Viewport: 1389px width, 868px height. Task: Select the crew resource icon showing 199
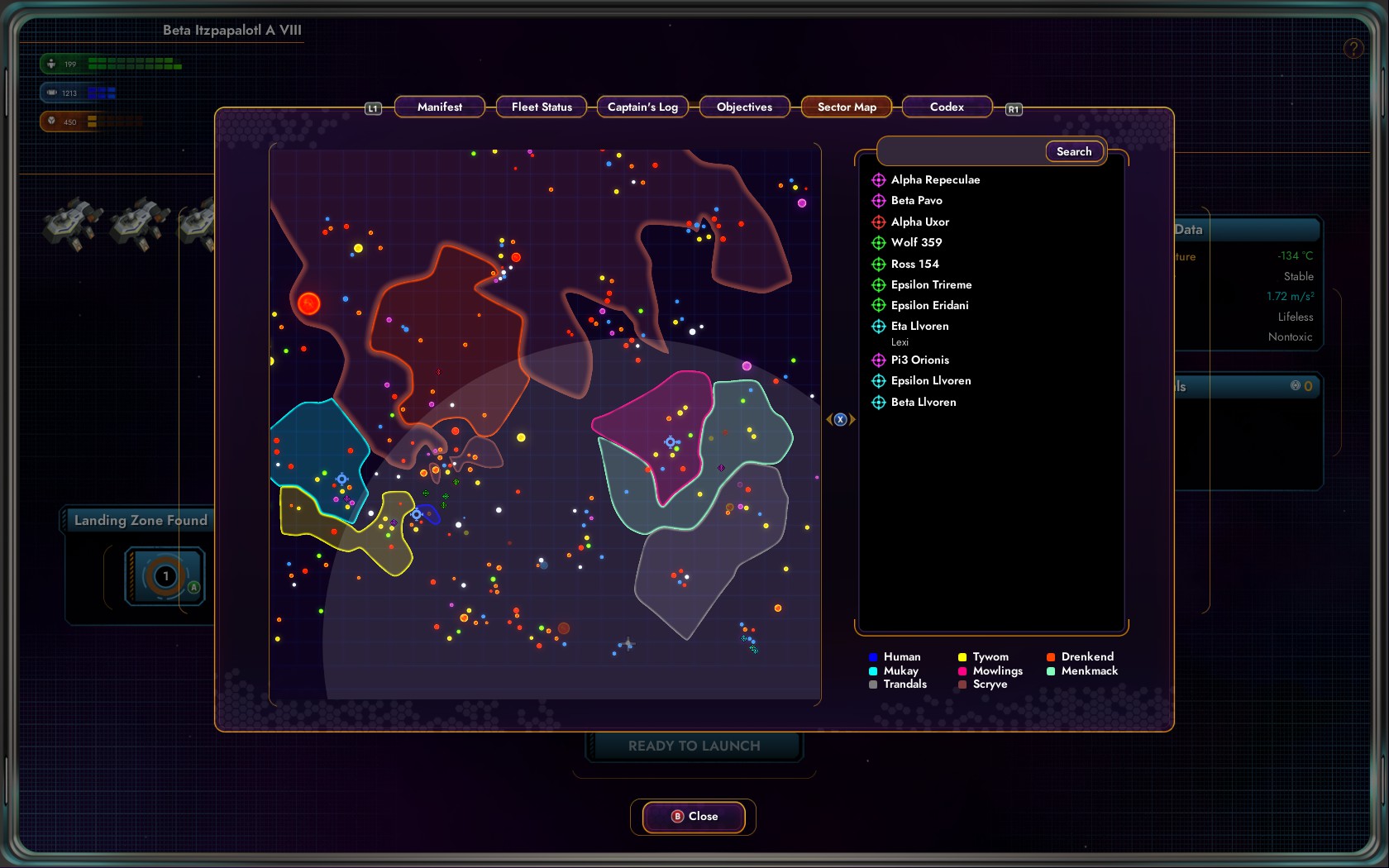pos(53,63)
